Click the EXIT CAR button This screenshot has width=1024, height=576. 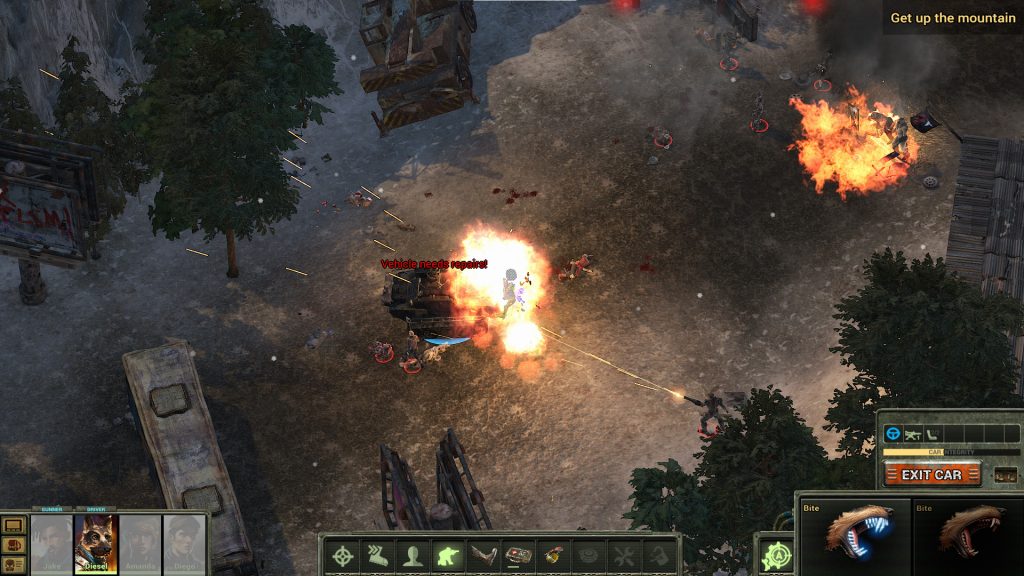(932, 474)
